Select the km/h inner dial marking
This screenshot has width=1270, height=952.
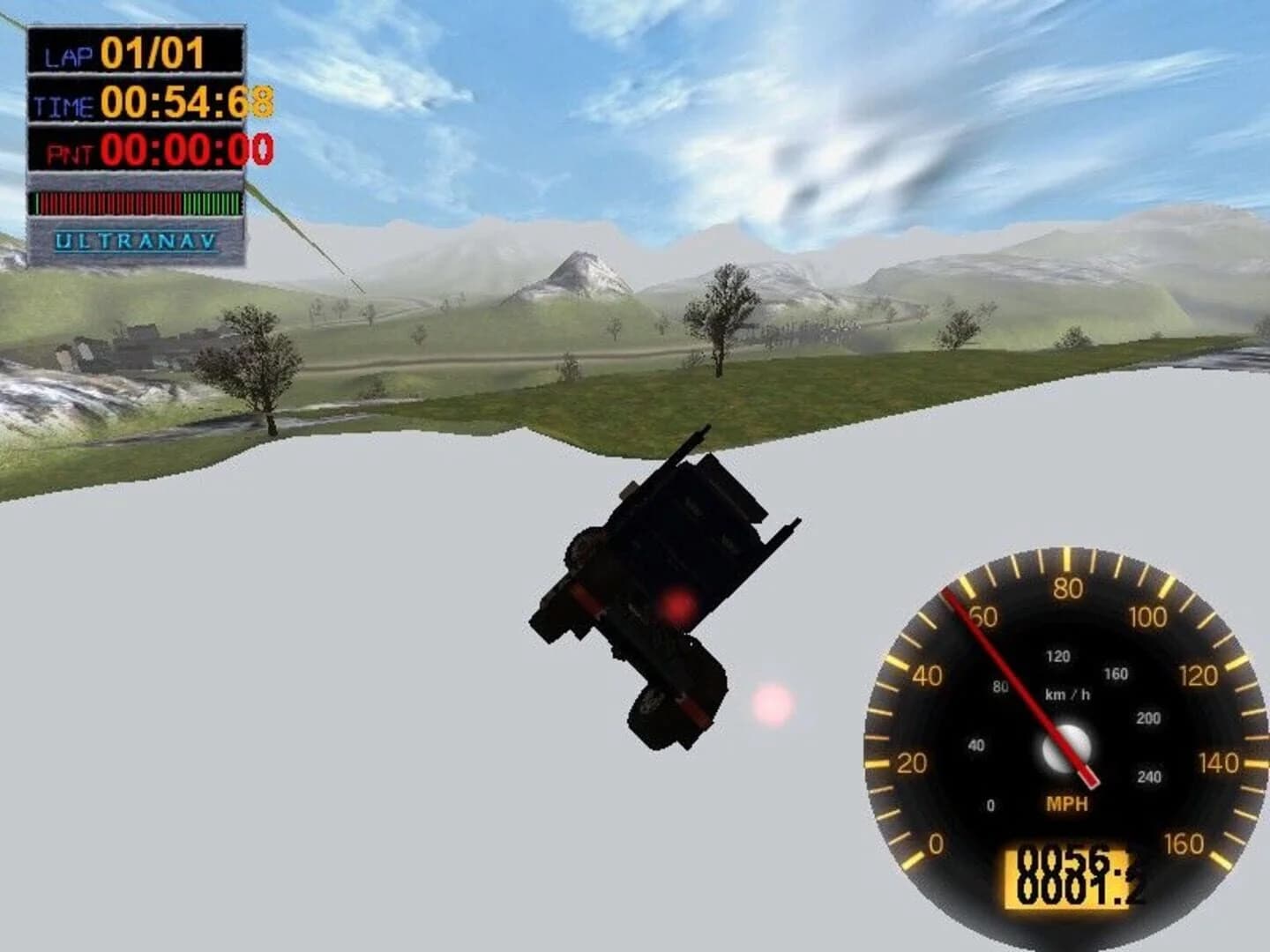pyautogui.click(x=1069, y=694)
